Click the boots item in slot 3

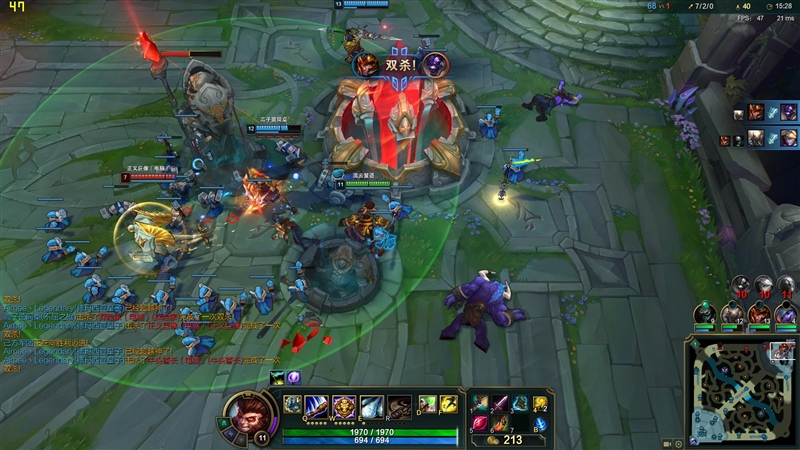[520, 403]
